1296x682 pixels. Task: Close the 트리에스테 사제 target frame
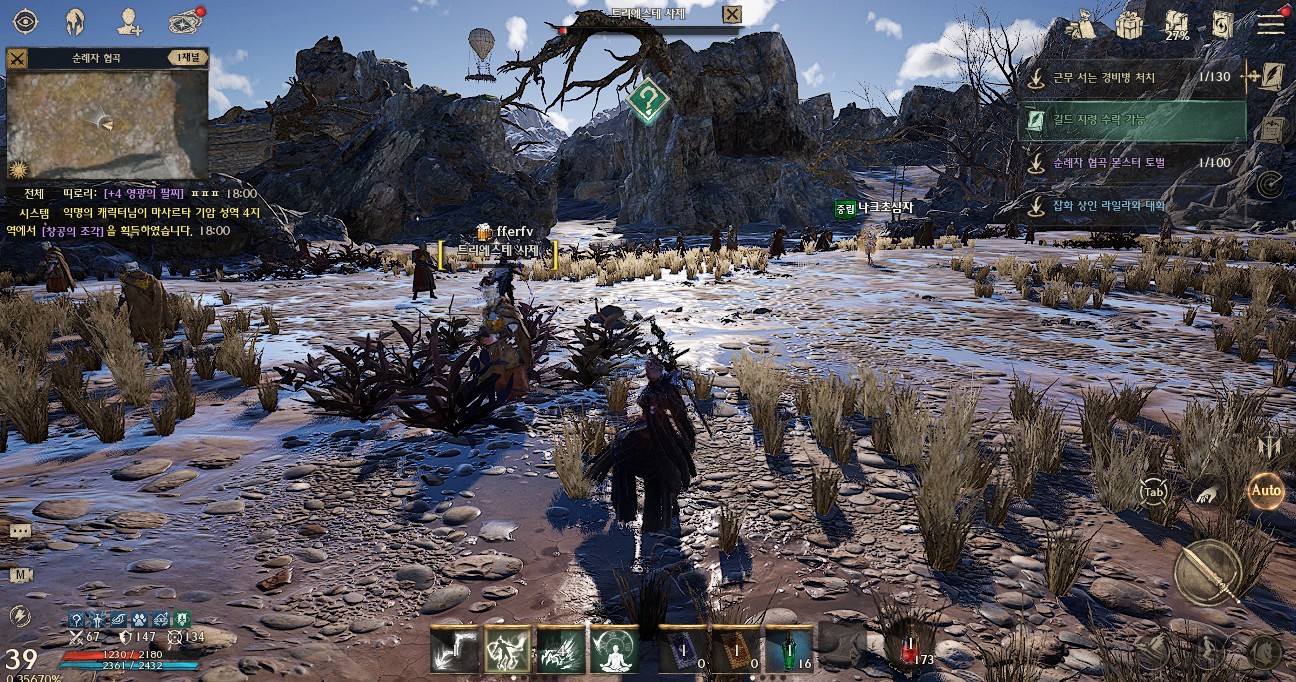pos(733,14)
